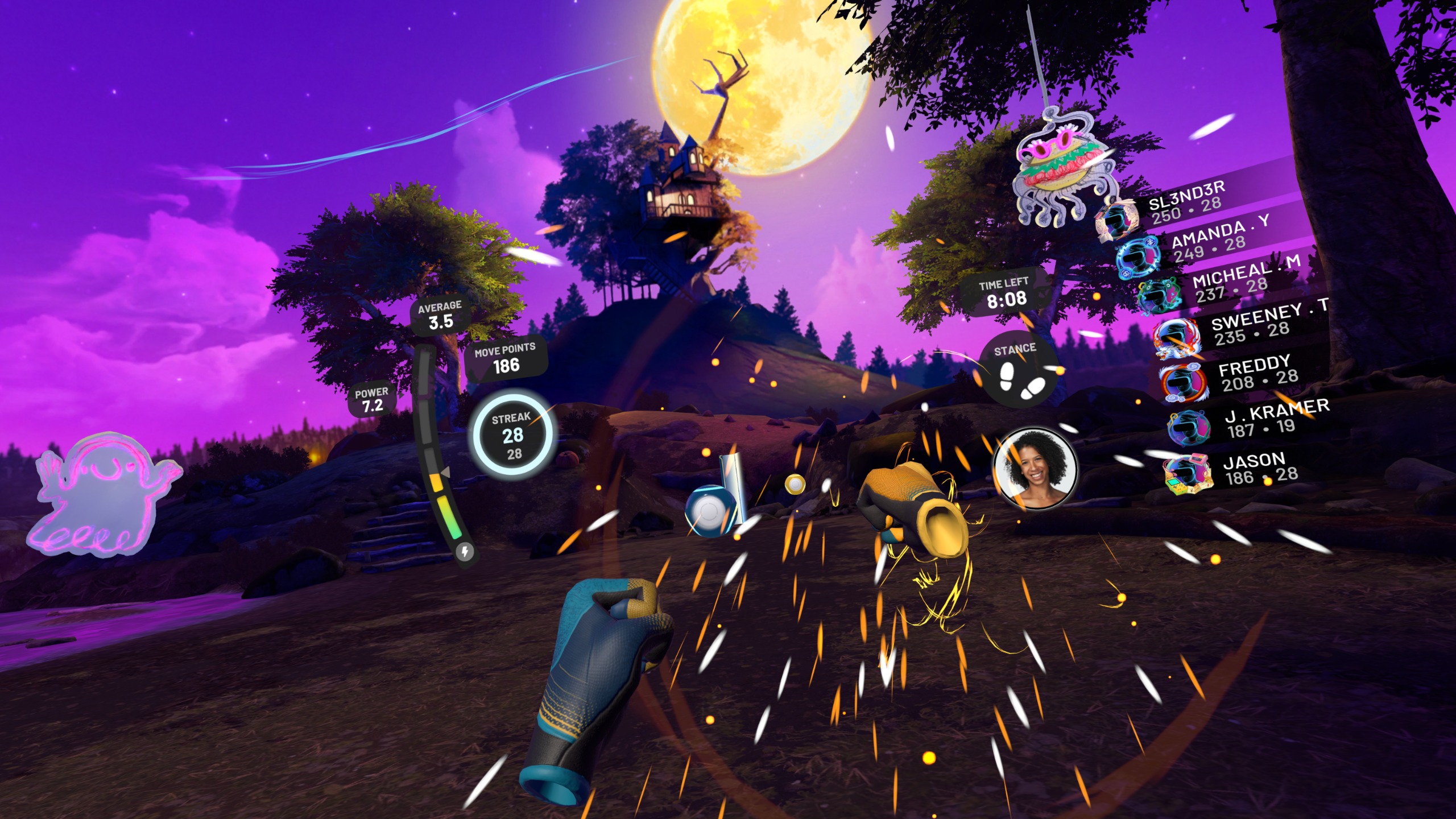Select SL3ND3R's leaderboard row
The height and width of the screenshot is (819, 1456).
[x=1186, y=202]
